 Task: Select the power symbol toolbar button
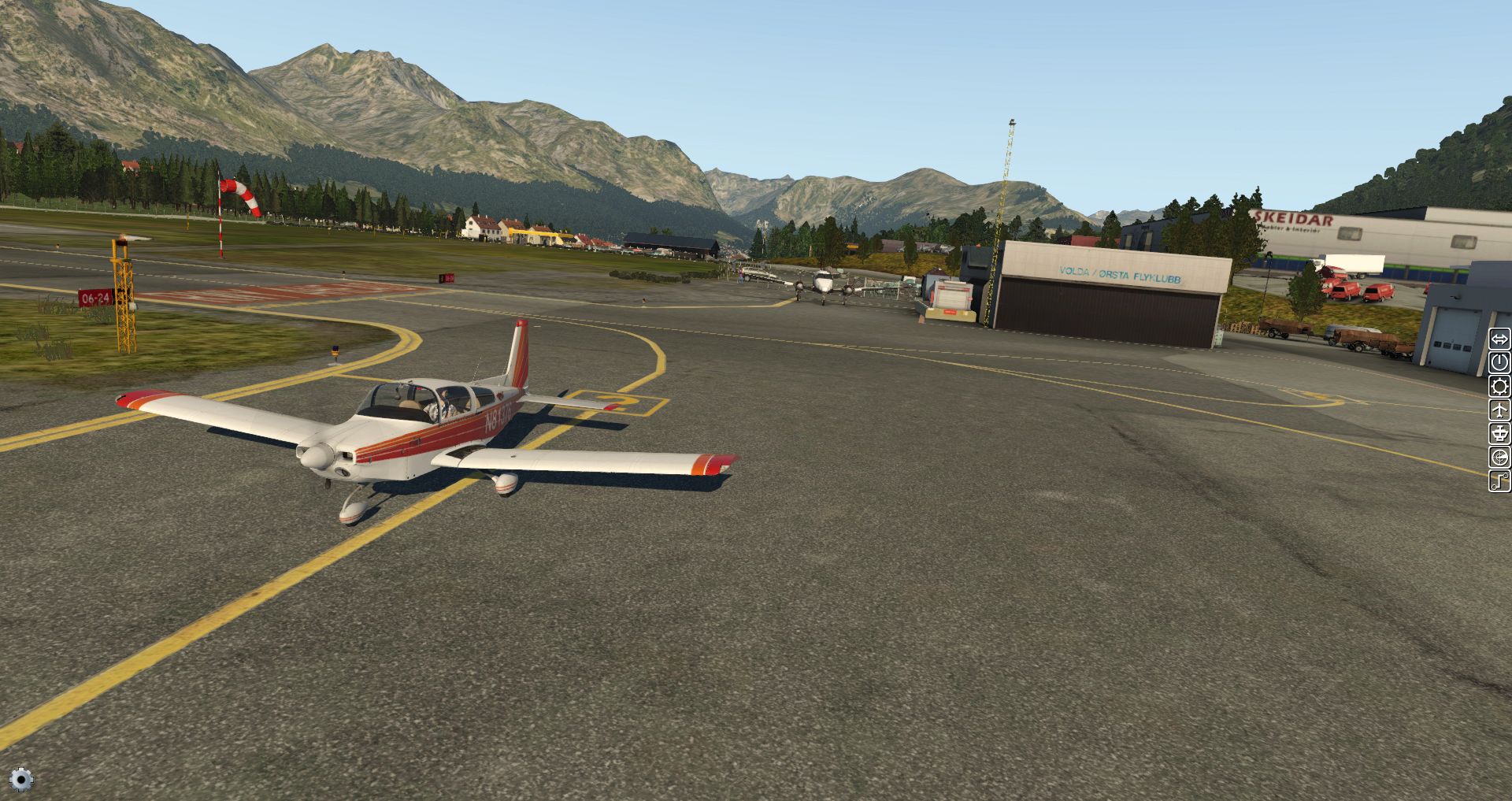click(x=1499, y=363)
